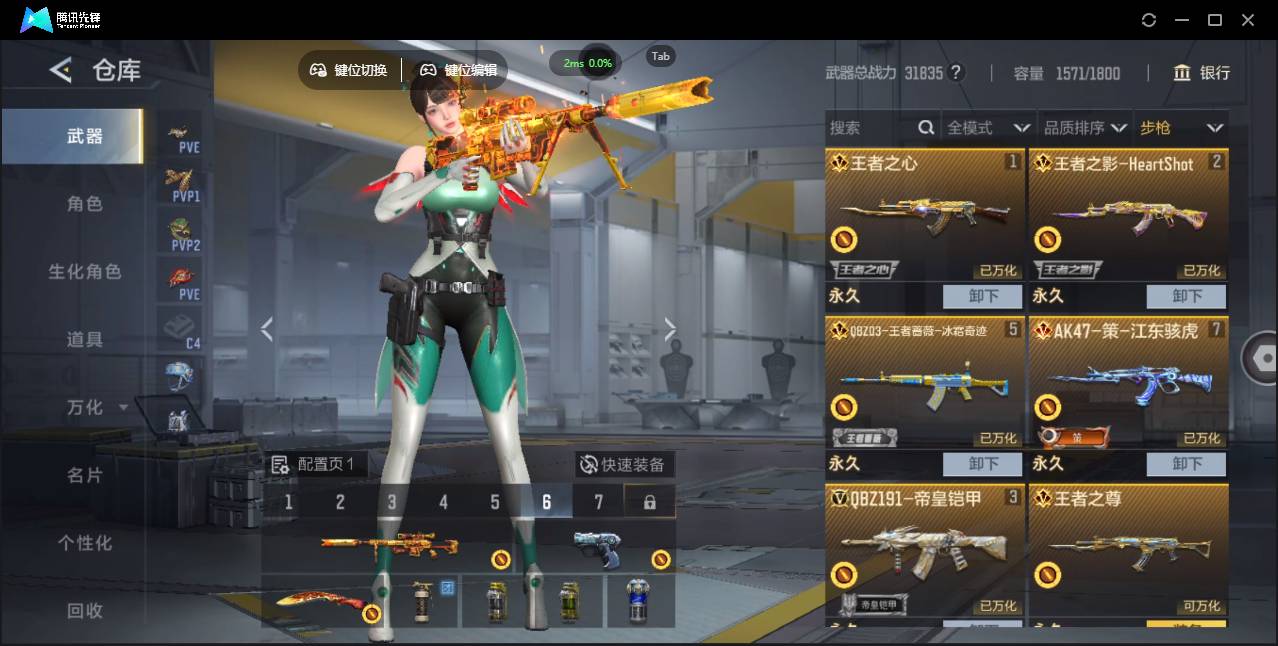
Task: Open the 名片 name card category
Action: click(84, 475)
